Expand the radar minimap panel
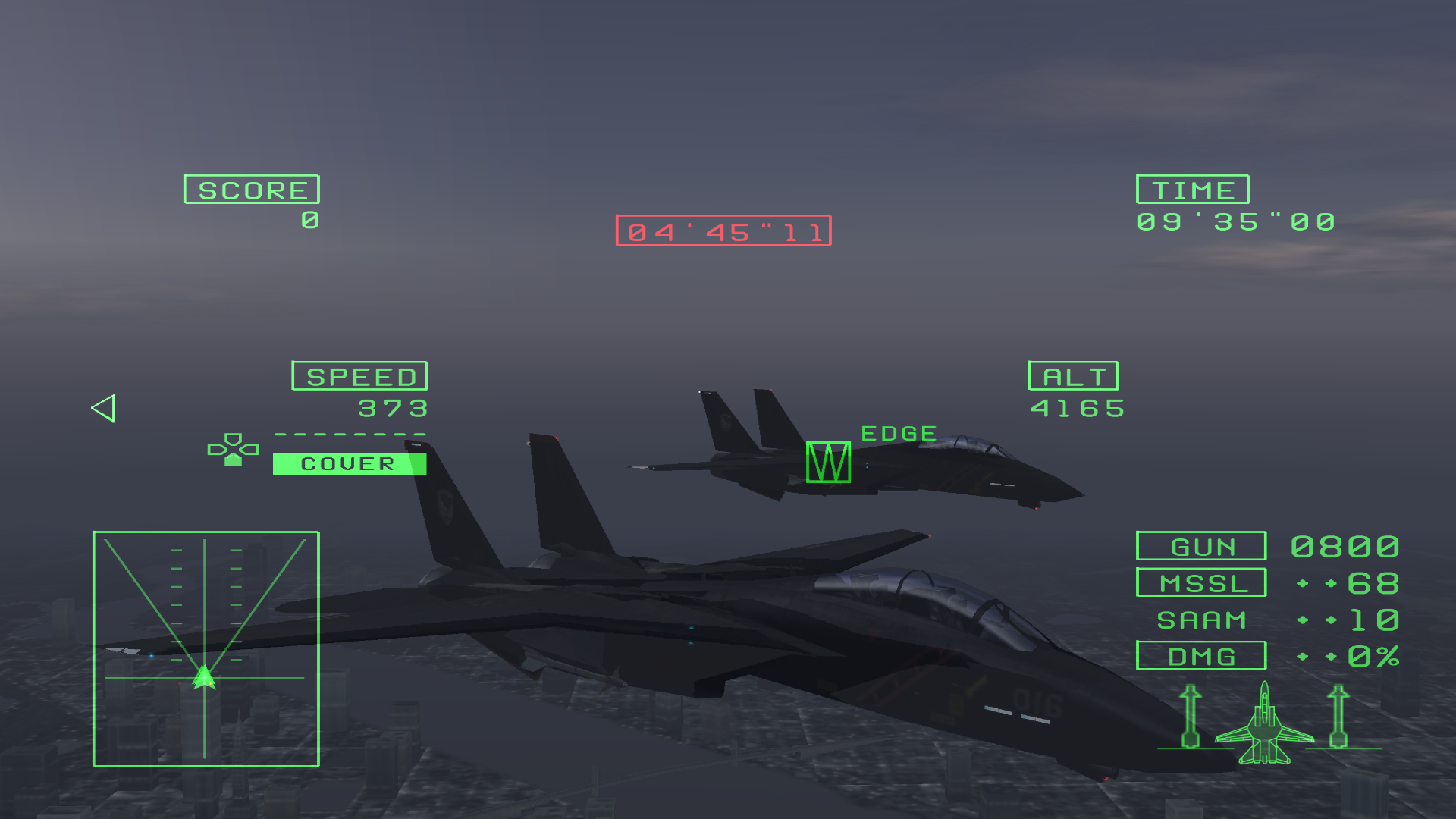This screenshot has height=819, width=1456. coord(206,648)
